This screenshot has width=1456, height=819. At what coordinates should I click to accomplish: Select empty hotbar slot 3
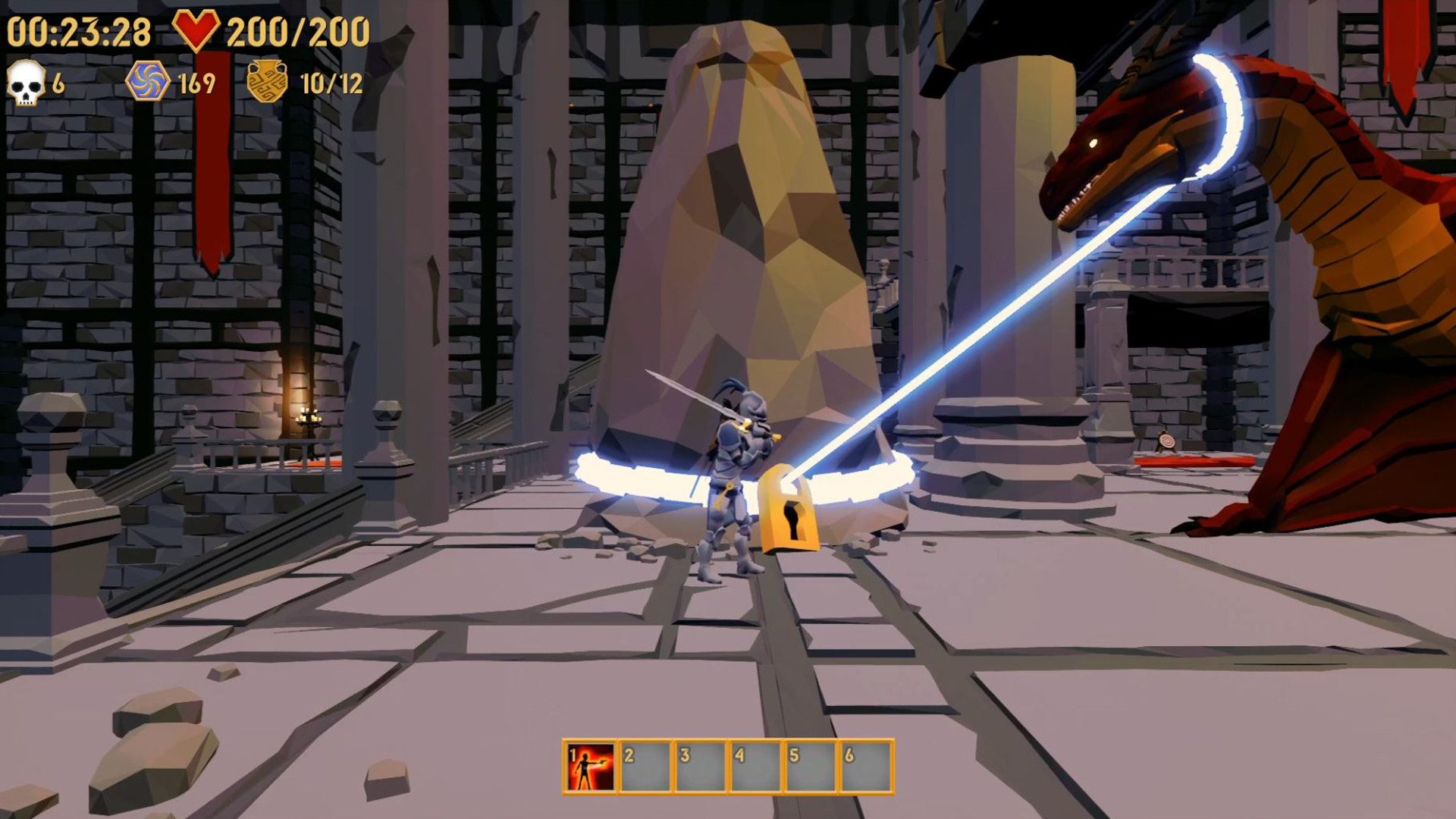click(701, 762)
